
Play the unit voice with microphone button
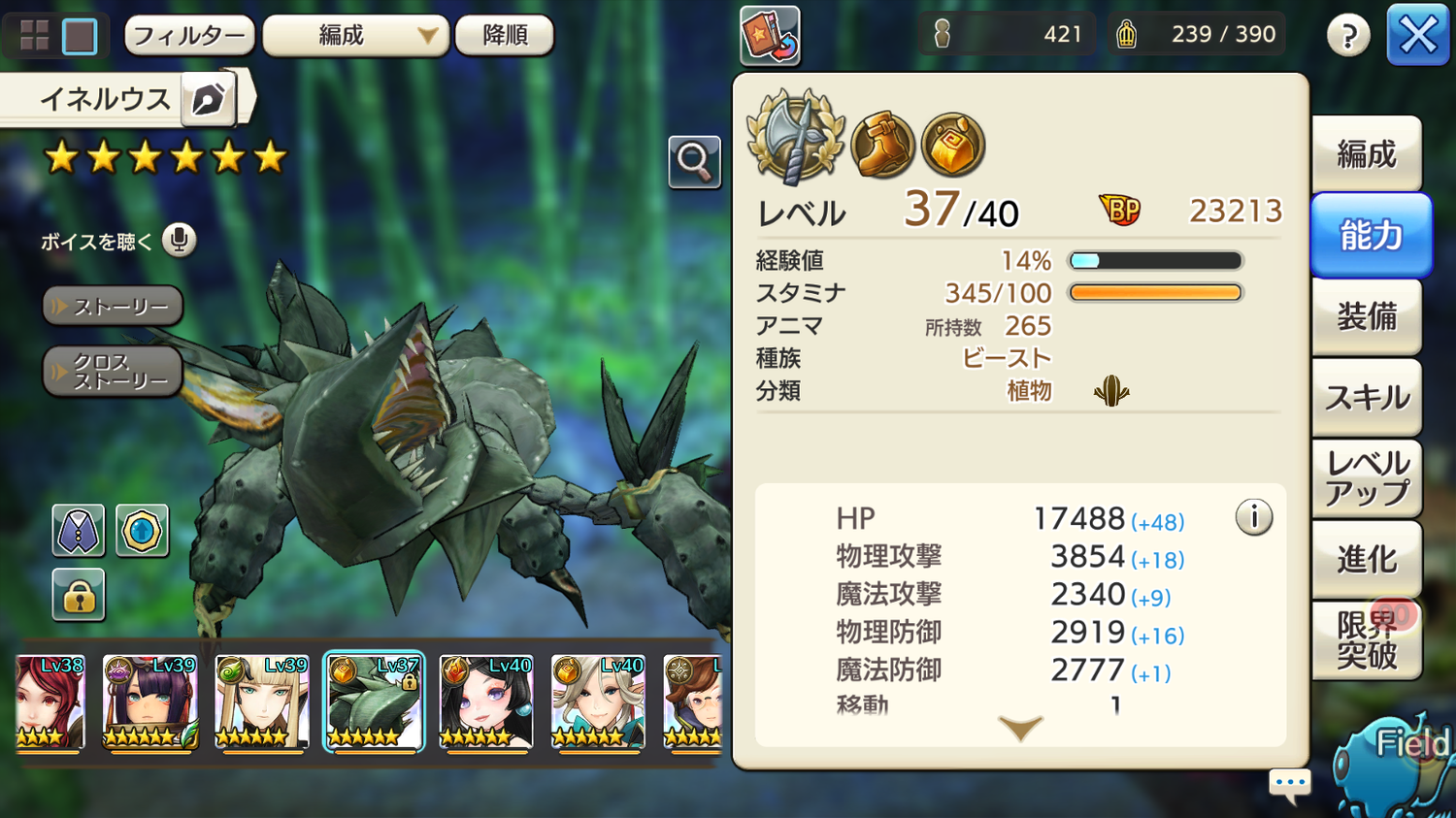pyautogui.click(x=179, y=240)
